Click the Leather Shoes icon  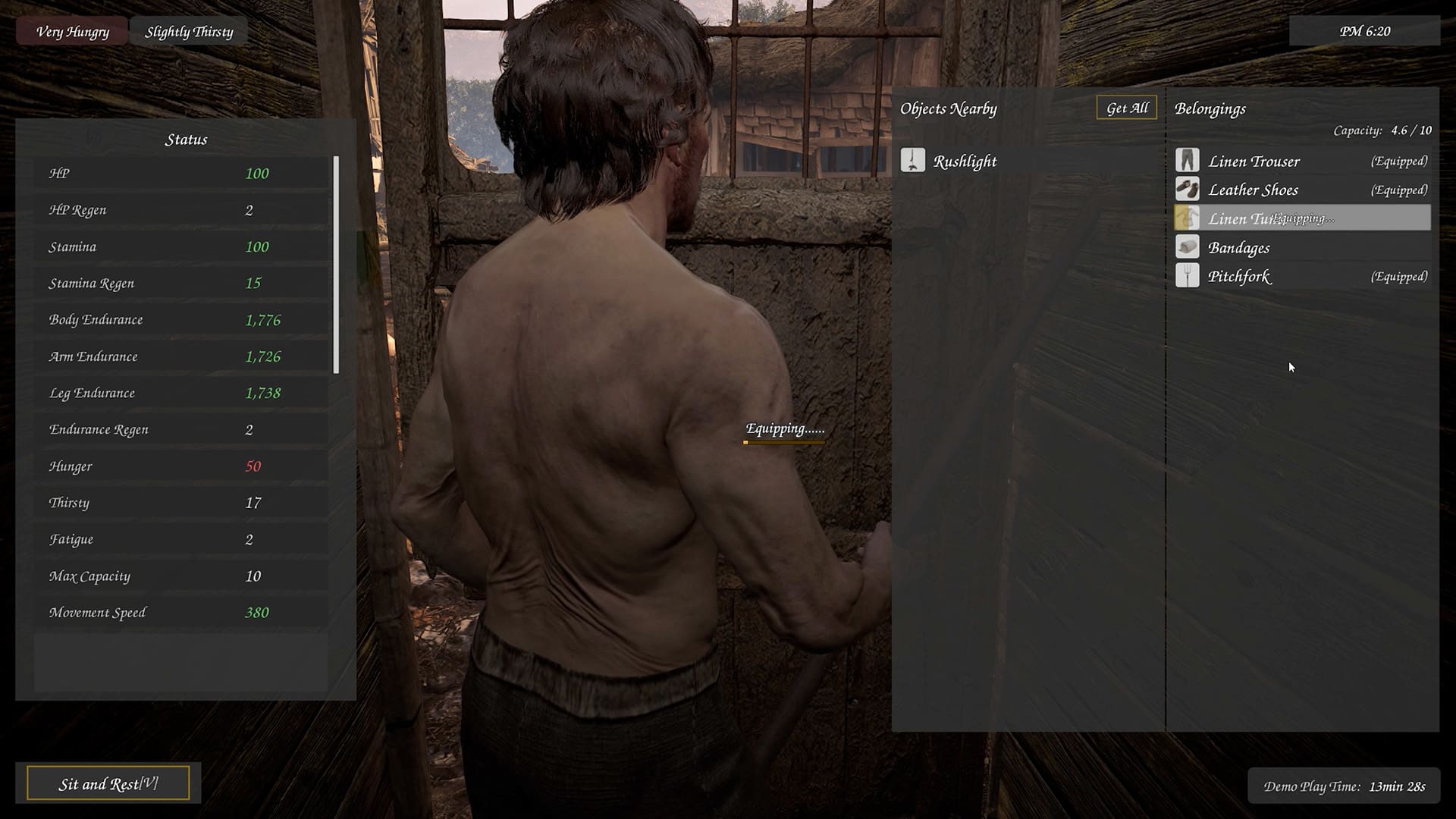(x=1188, y=189)
